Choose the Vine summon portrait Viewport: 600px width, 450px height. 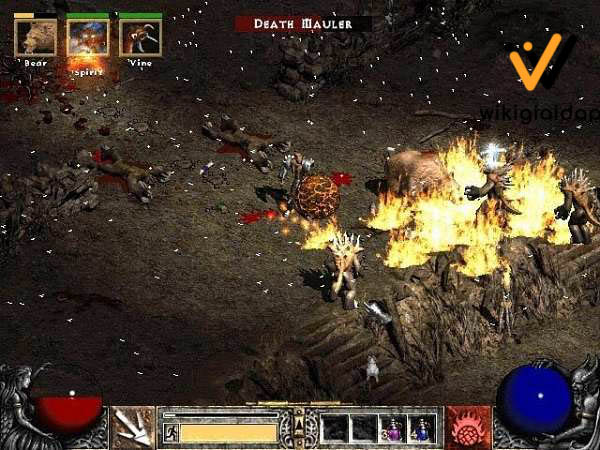tap(140, 37)
